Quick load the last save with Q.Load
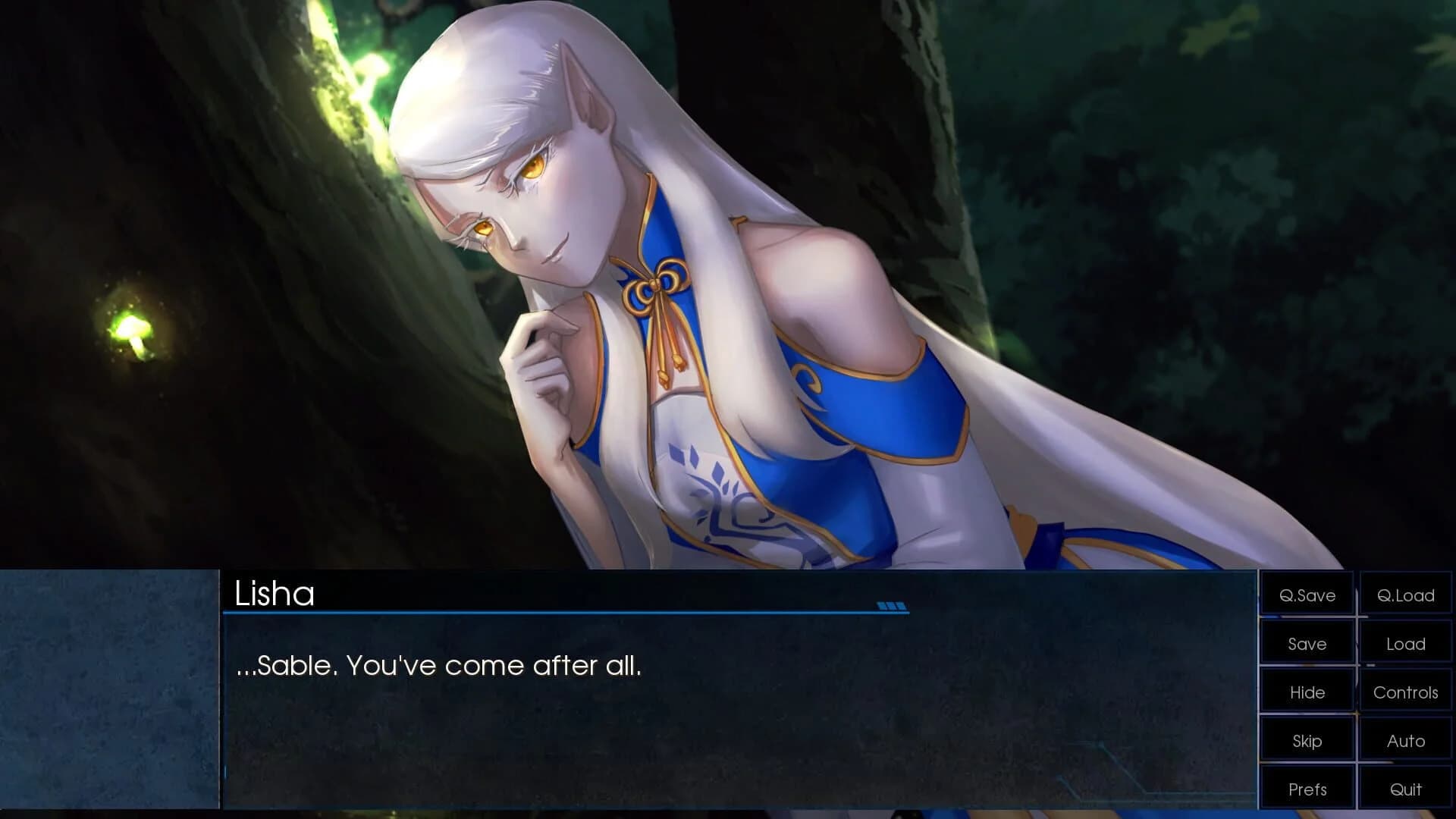This screenshot has height=819, width=1456. click(x=1405, y=595)
